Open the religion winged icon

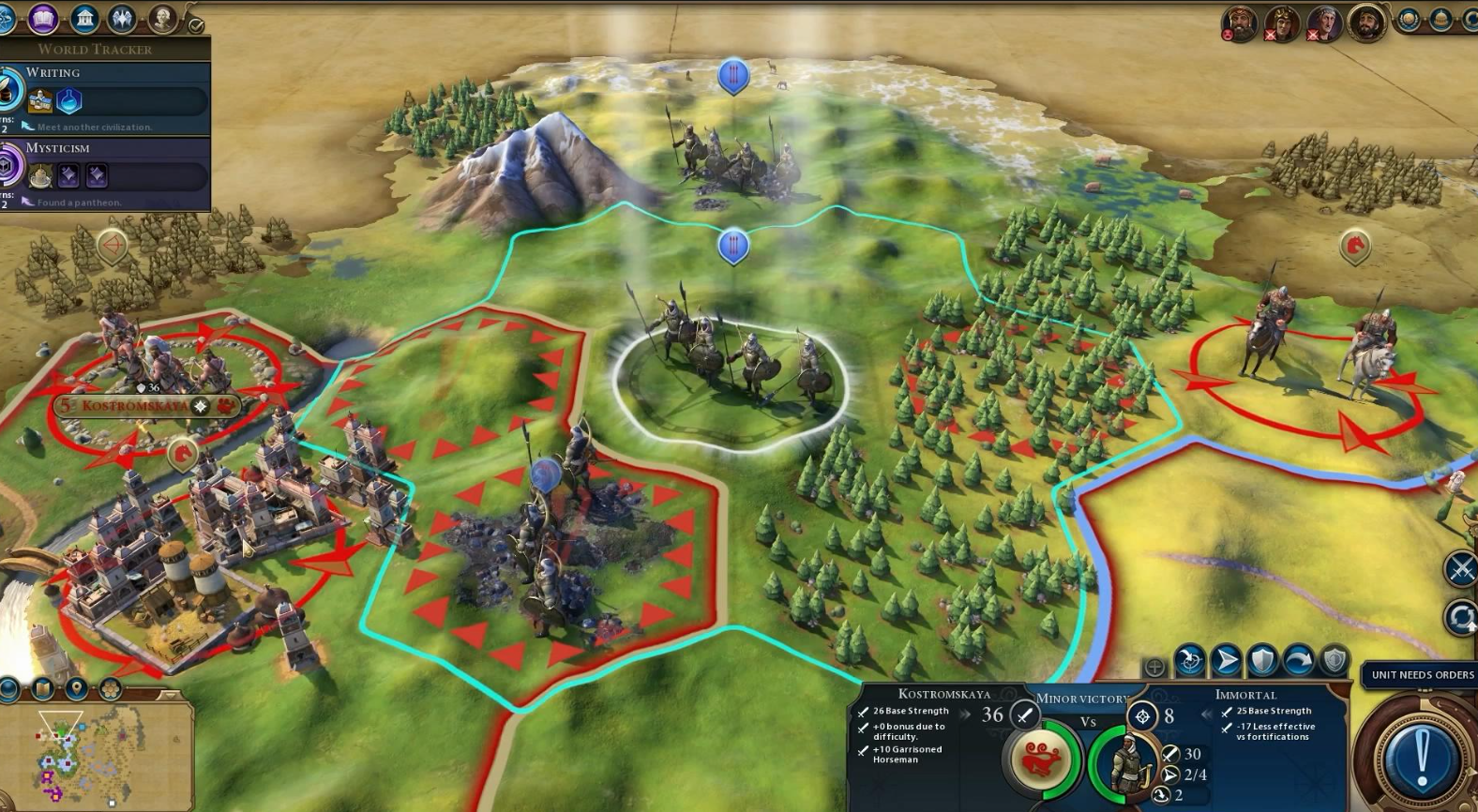pos(123,18)
